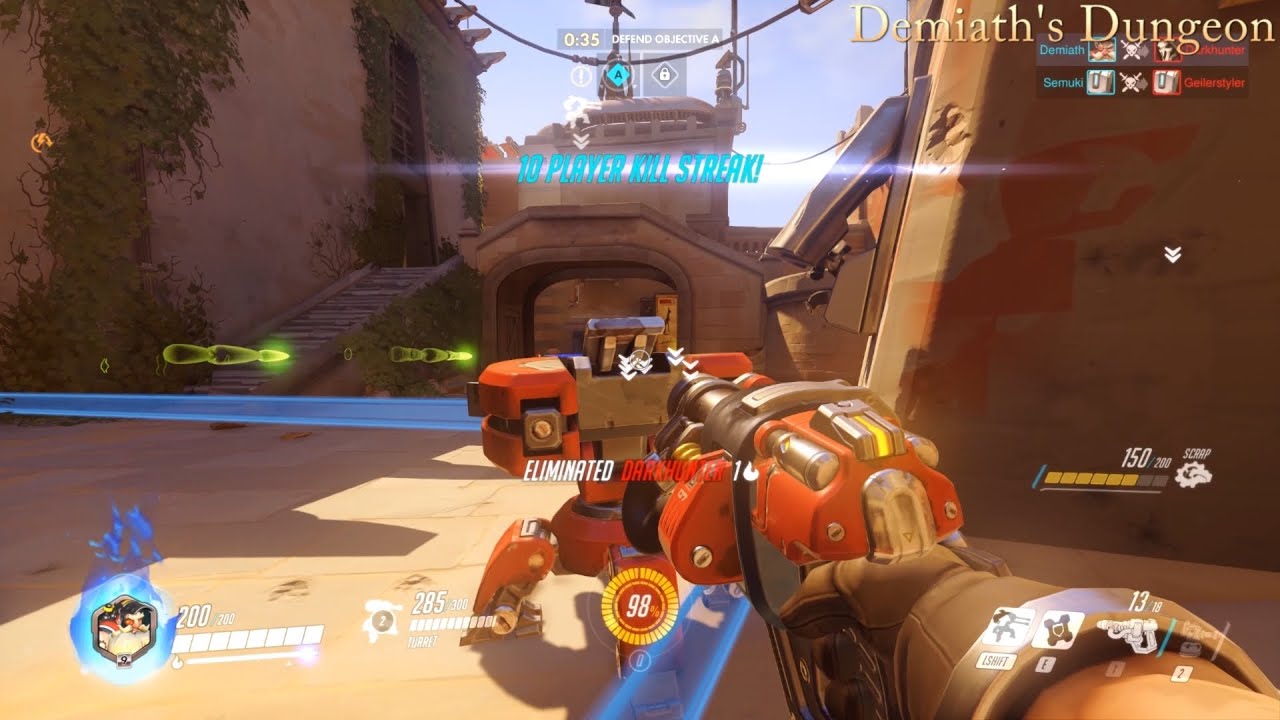Select the objective A capture point marker
Screen dimensions: 1280x720
[618, 74]
